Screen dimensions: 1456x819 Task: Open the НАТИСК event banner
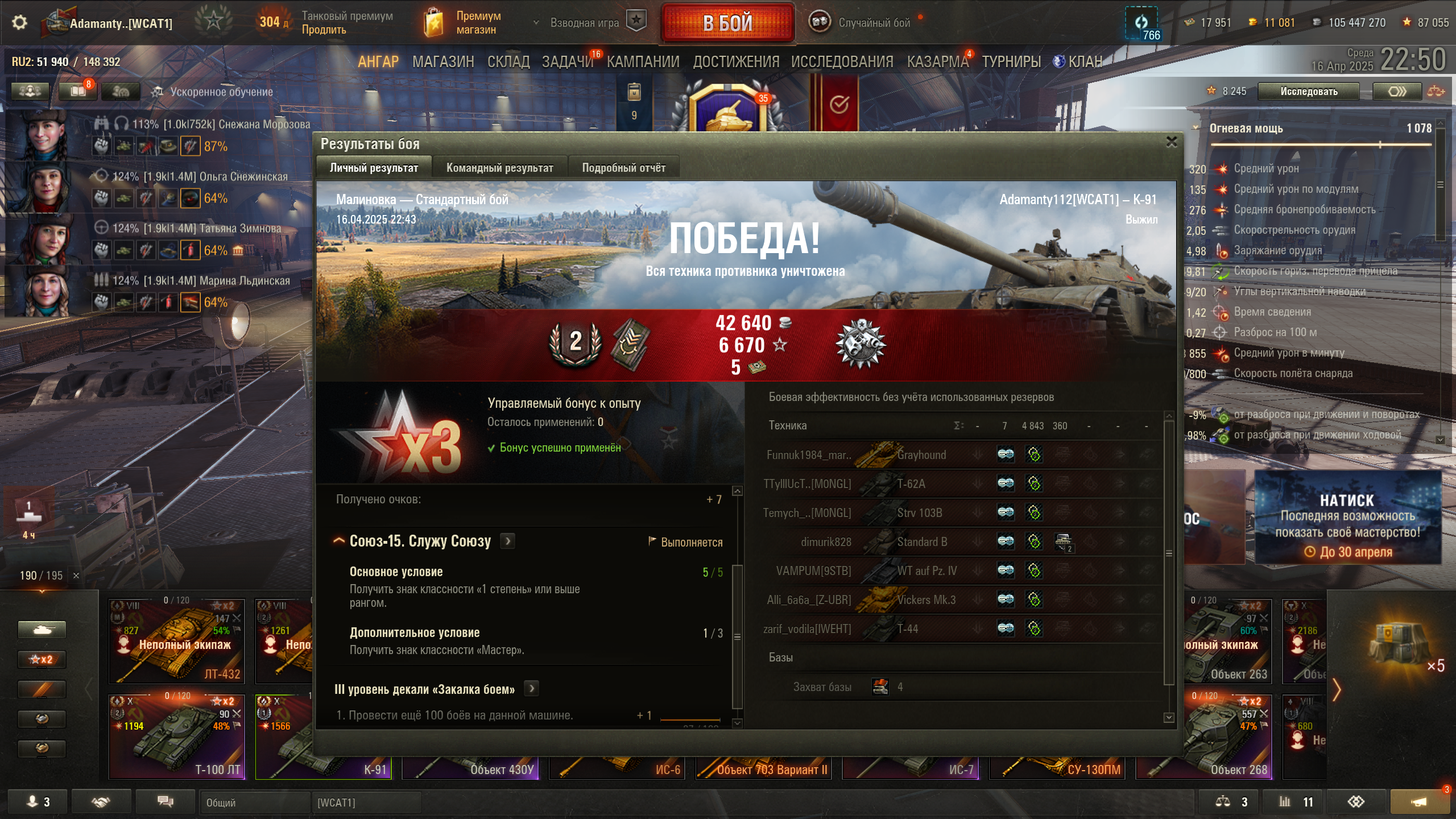pos(1347,518)
